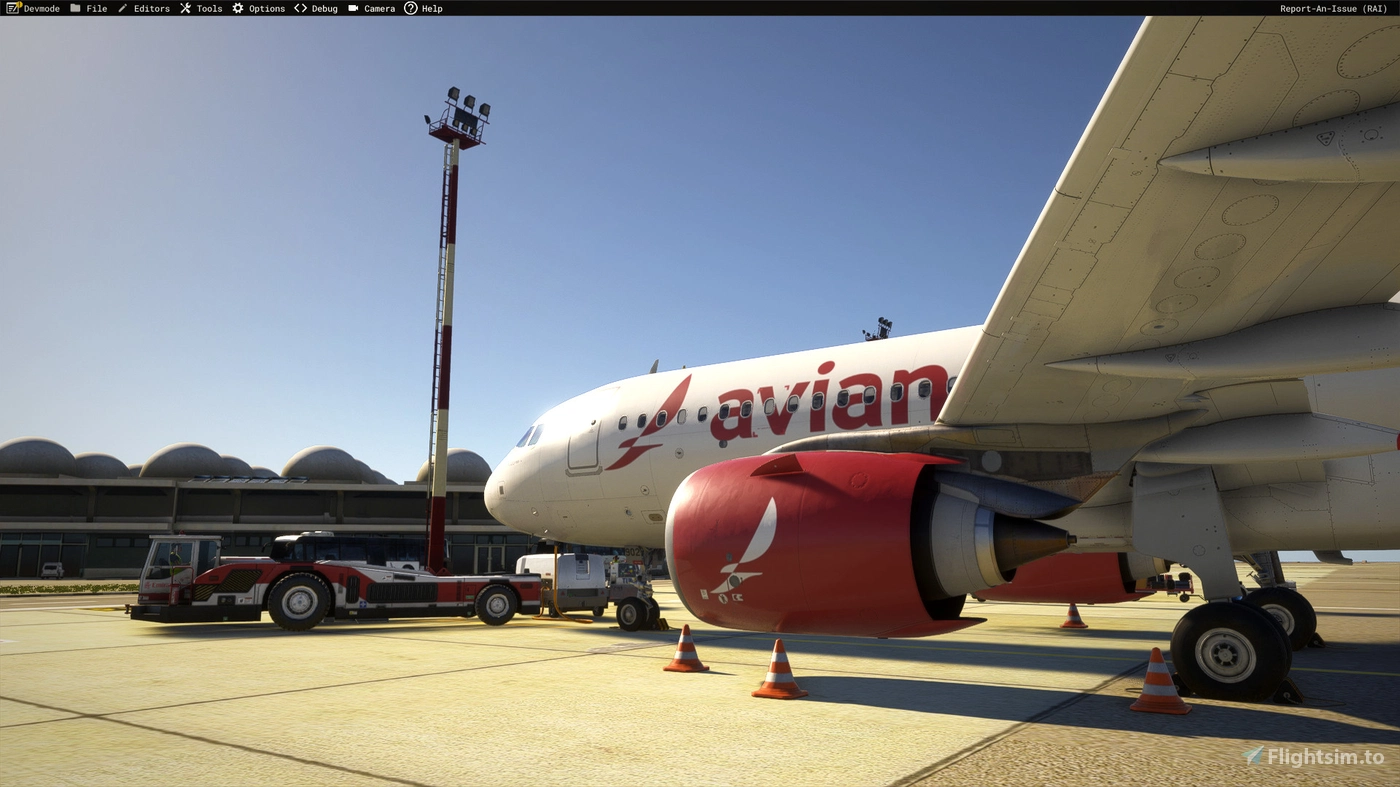
Task: Click the Editors pencil icon
Action: 122,8
